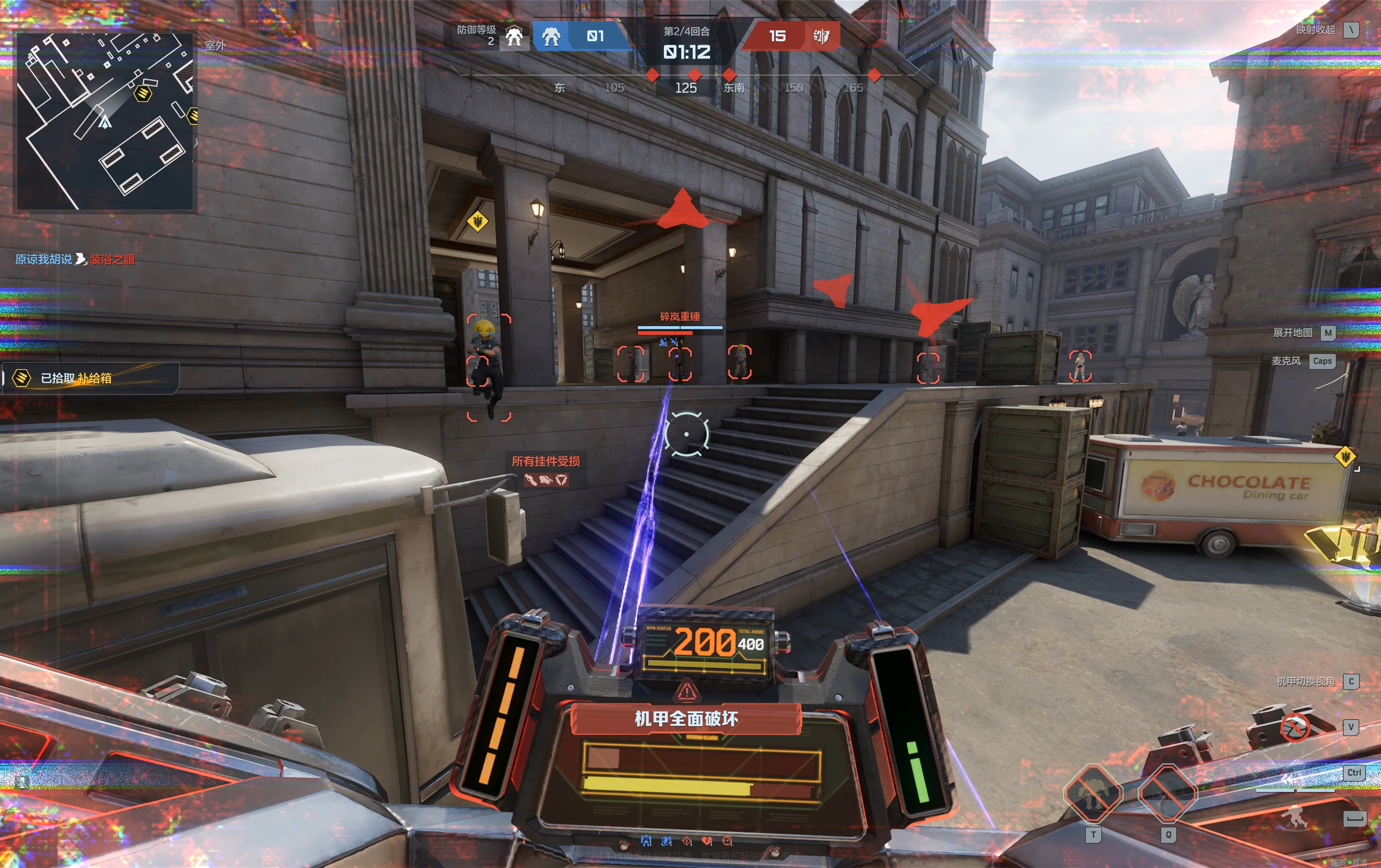Click the blue team mech icon on scoreboard
The image size is (1381, 868).
click(x=551, y=37)
